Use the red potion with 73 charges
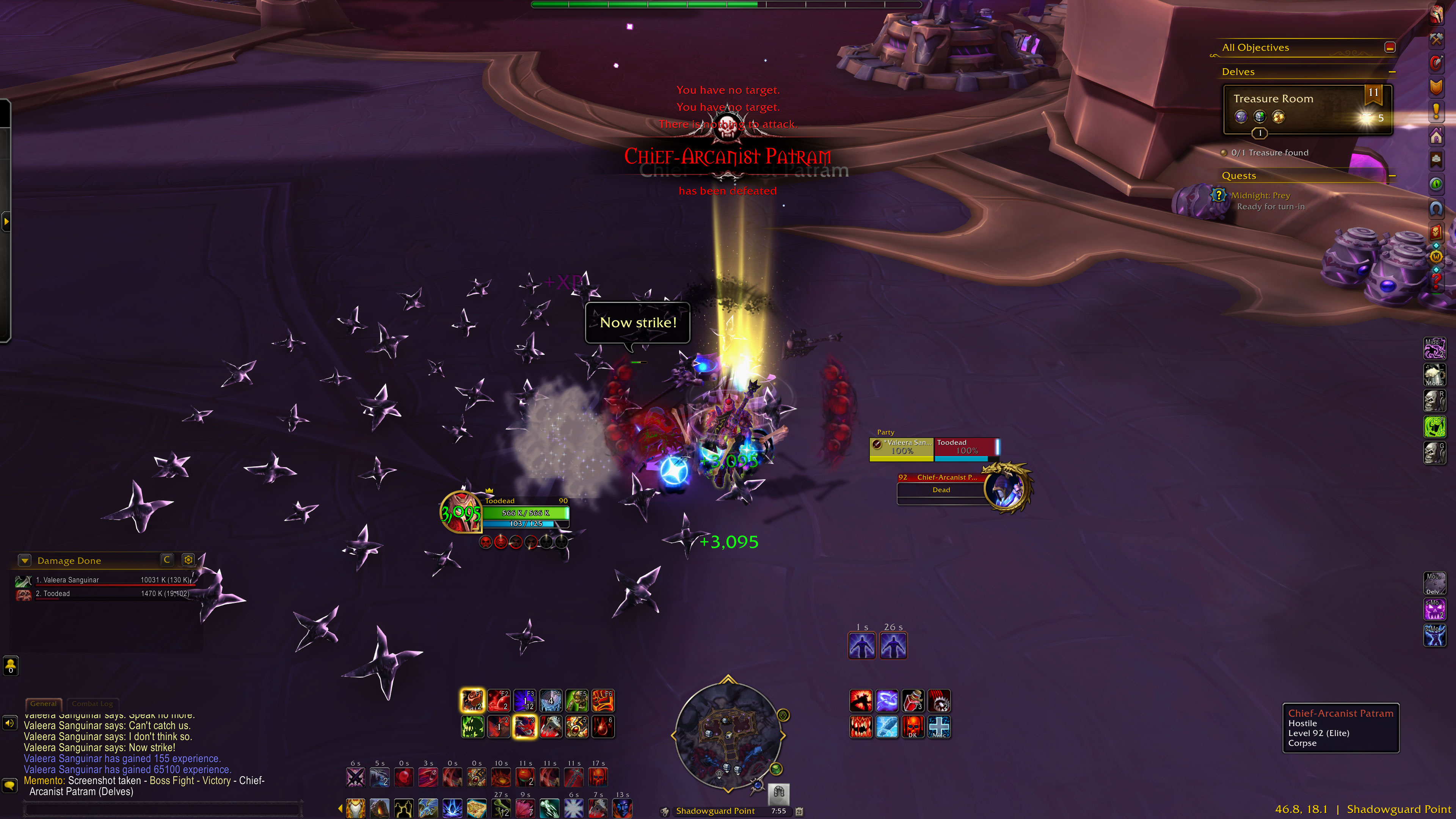 click(x=913, y=701)
